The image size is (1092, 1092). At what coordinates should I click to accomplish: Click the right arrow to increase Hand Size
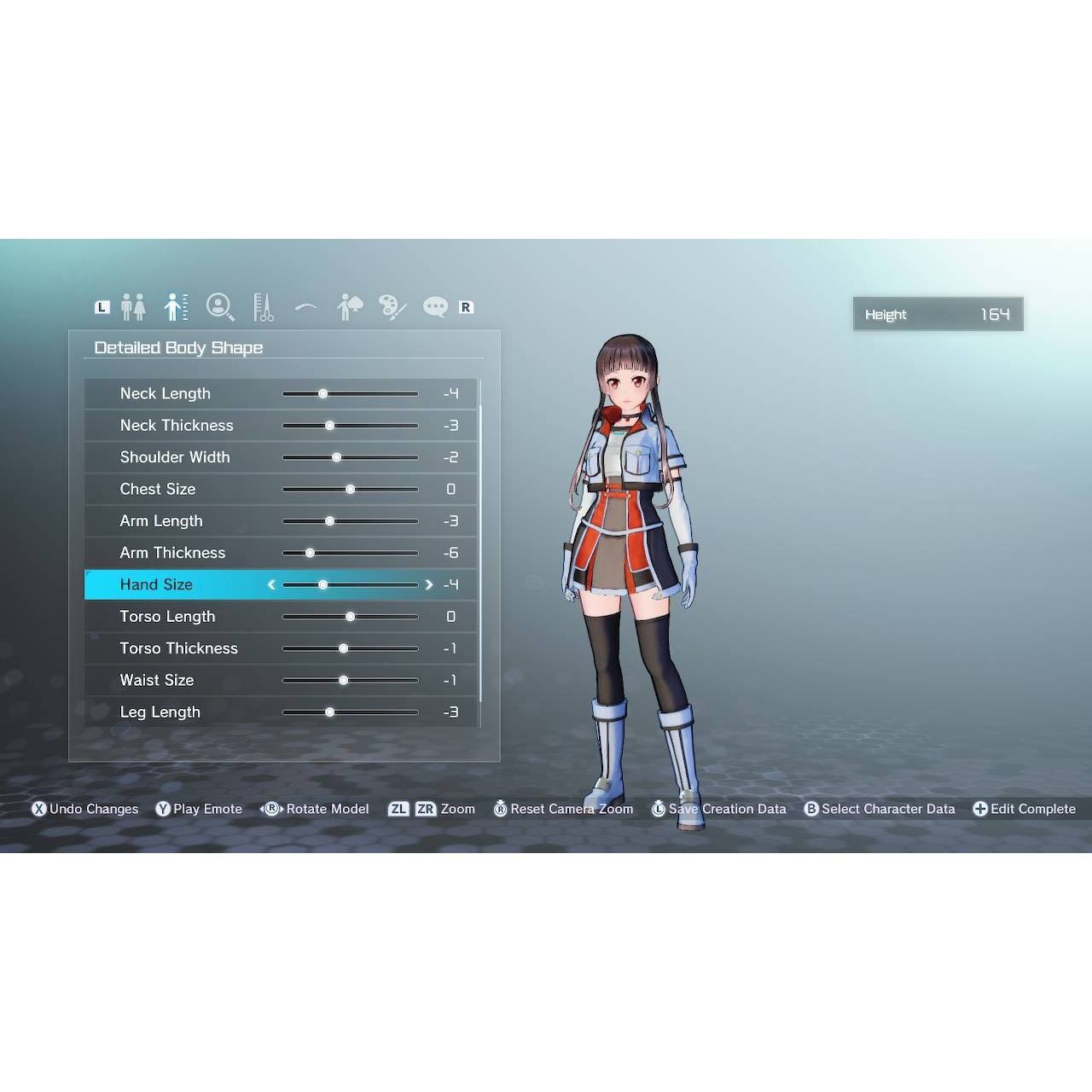point(429,584)
